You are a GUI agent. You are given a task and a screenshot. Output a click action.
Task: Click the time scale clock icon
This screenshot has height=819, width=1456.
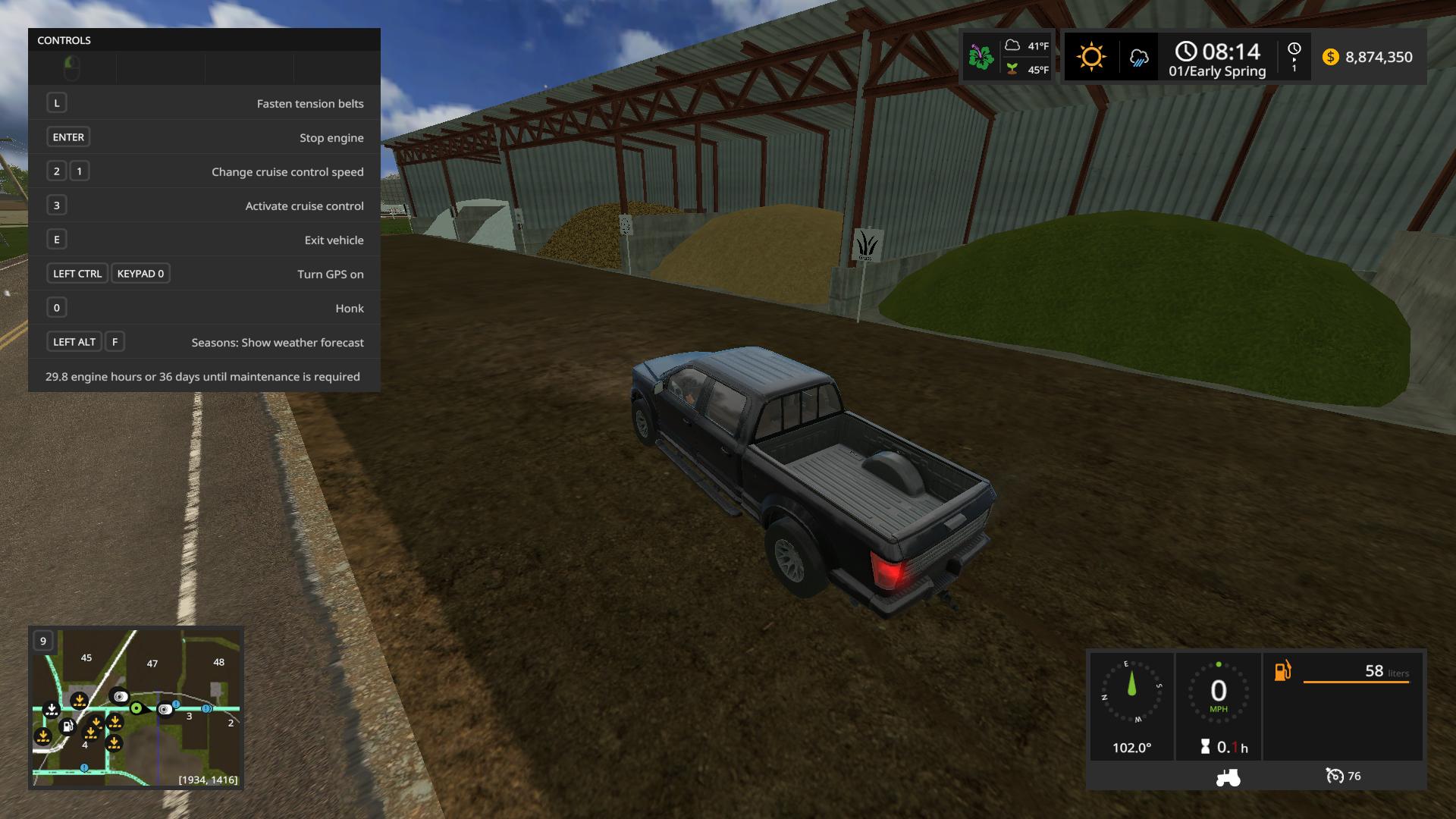(1294, 49)
